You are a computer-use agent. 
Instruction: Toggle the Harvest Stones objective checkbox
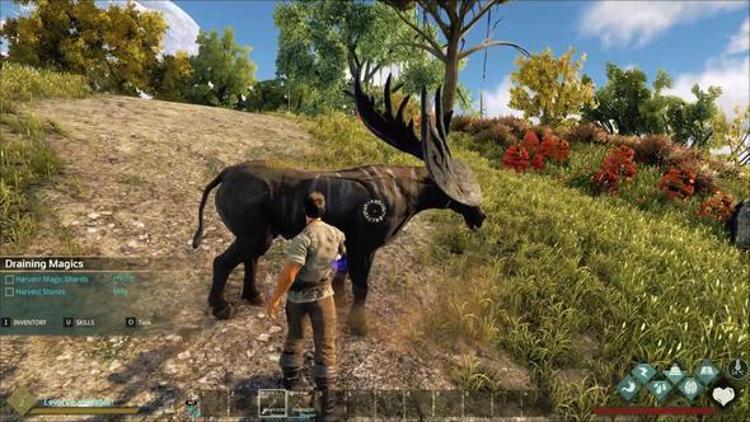coord(9,292)
